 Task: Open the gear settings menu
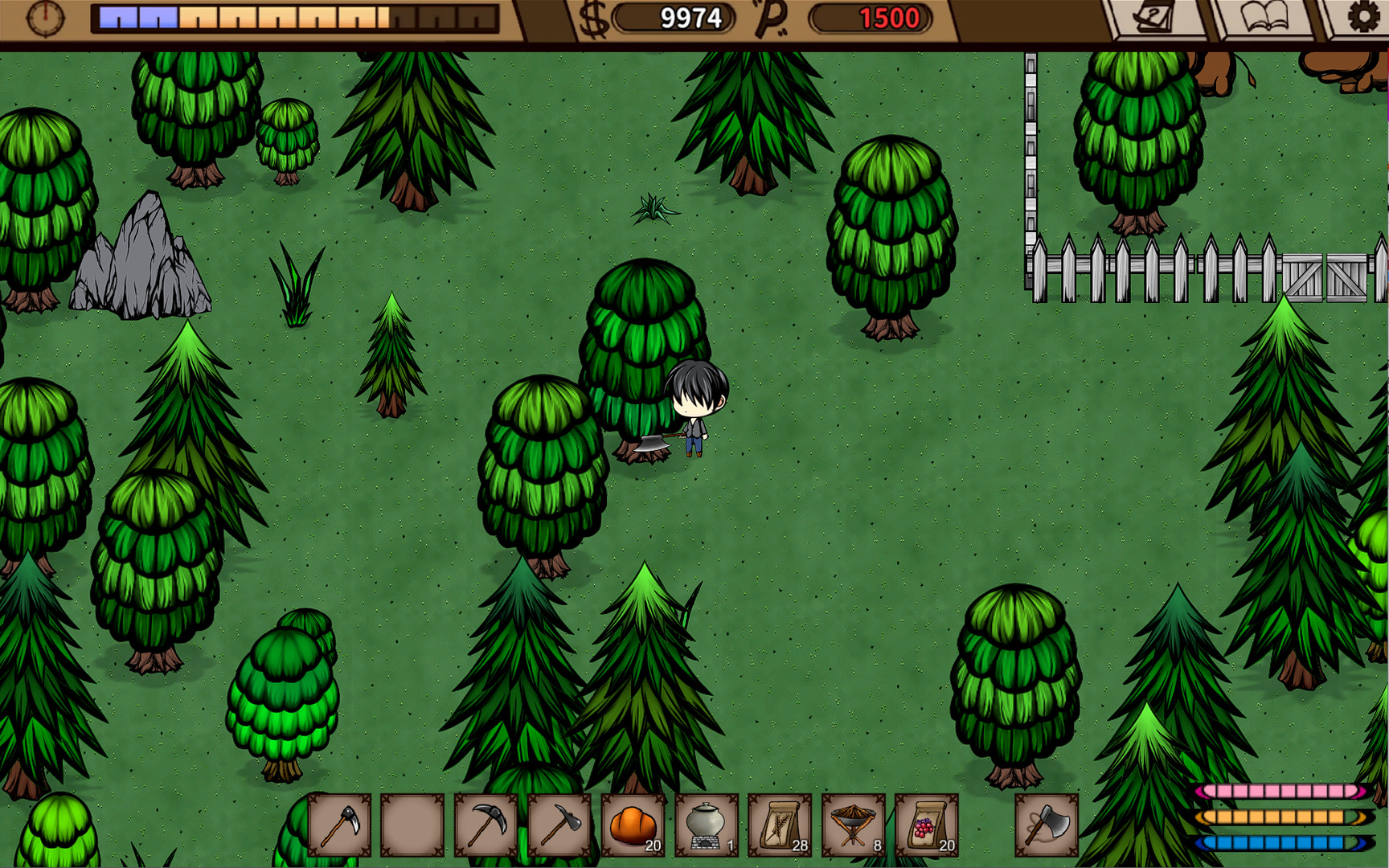[x=1362, y=18]
